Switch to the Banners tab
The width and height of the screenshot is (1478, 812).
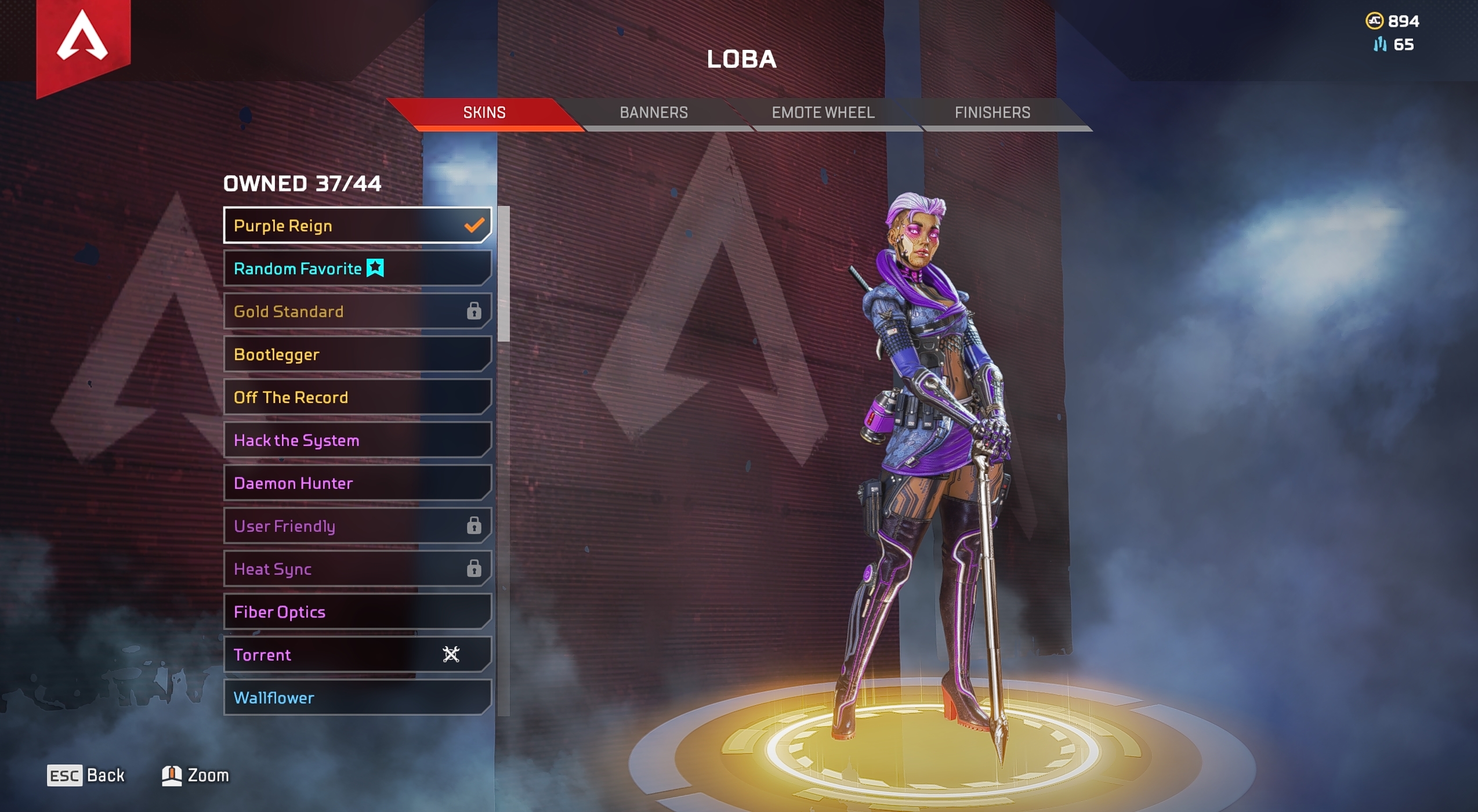click(x=654, y=113)
